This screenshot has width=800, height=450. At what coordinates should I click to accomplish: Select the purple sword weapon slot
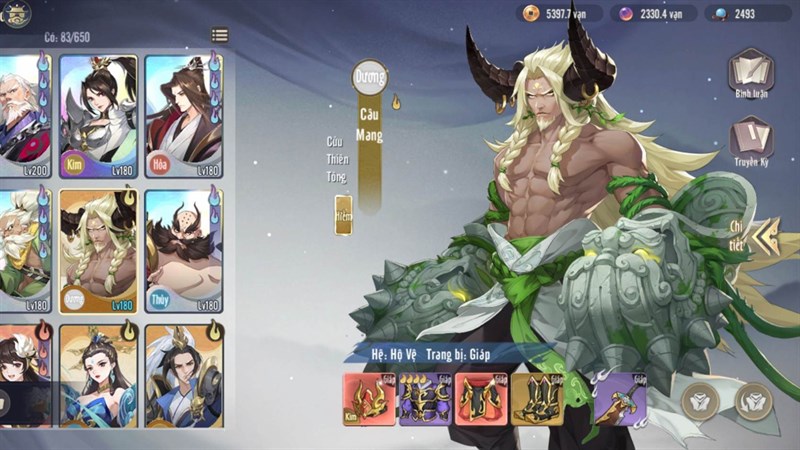620,400
